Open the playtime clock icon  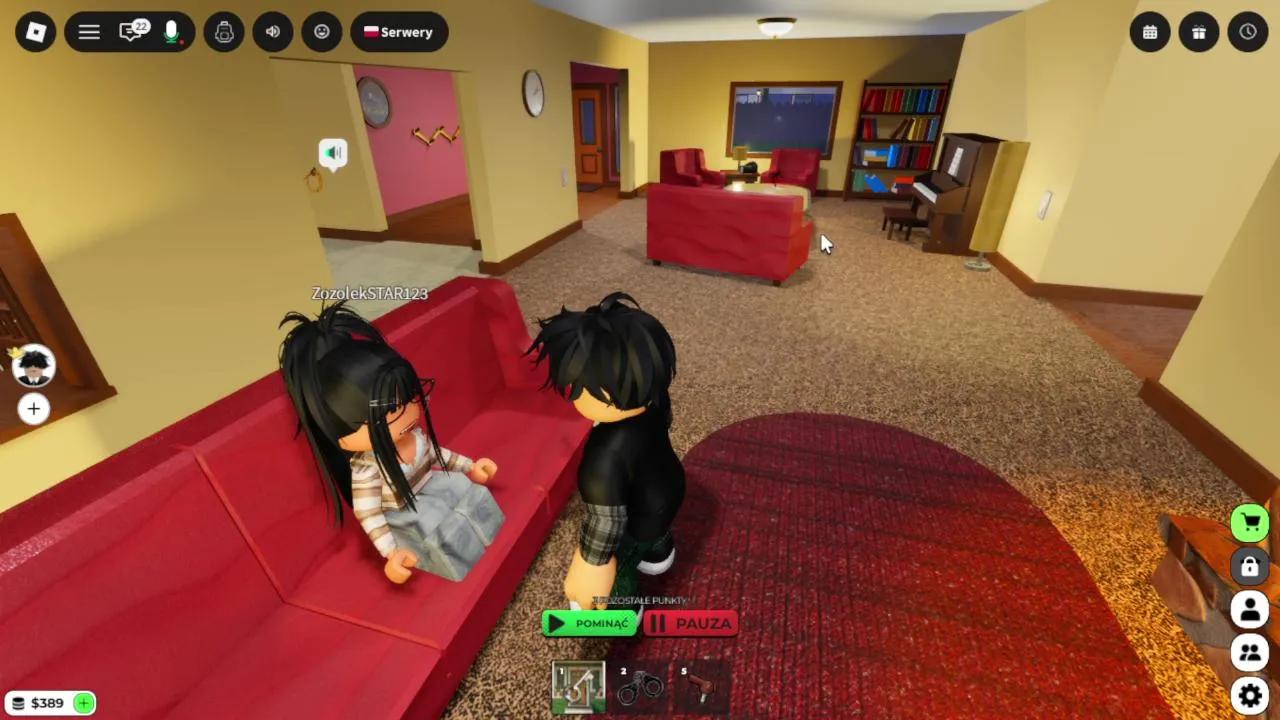(1247, 31)
